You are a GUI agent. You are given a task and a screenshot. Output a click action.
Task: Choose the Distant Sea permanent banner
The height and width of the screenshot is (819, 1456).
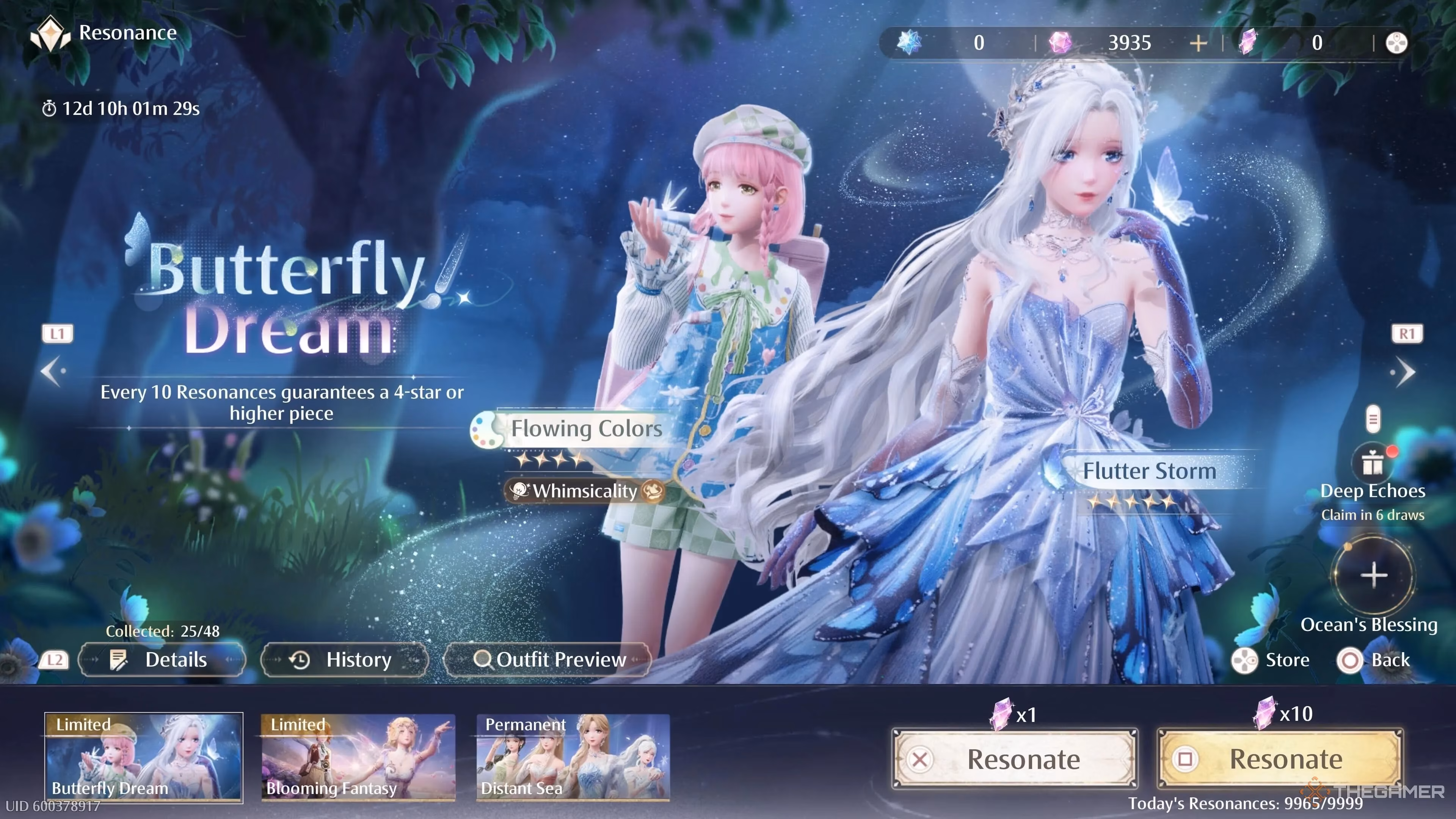coord(573,758)
